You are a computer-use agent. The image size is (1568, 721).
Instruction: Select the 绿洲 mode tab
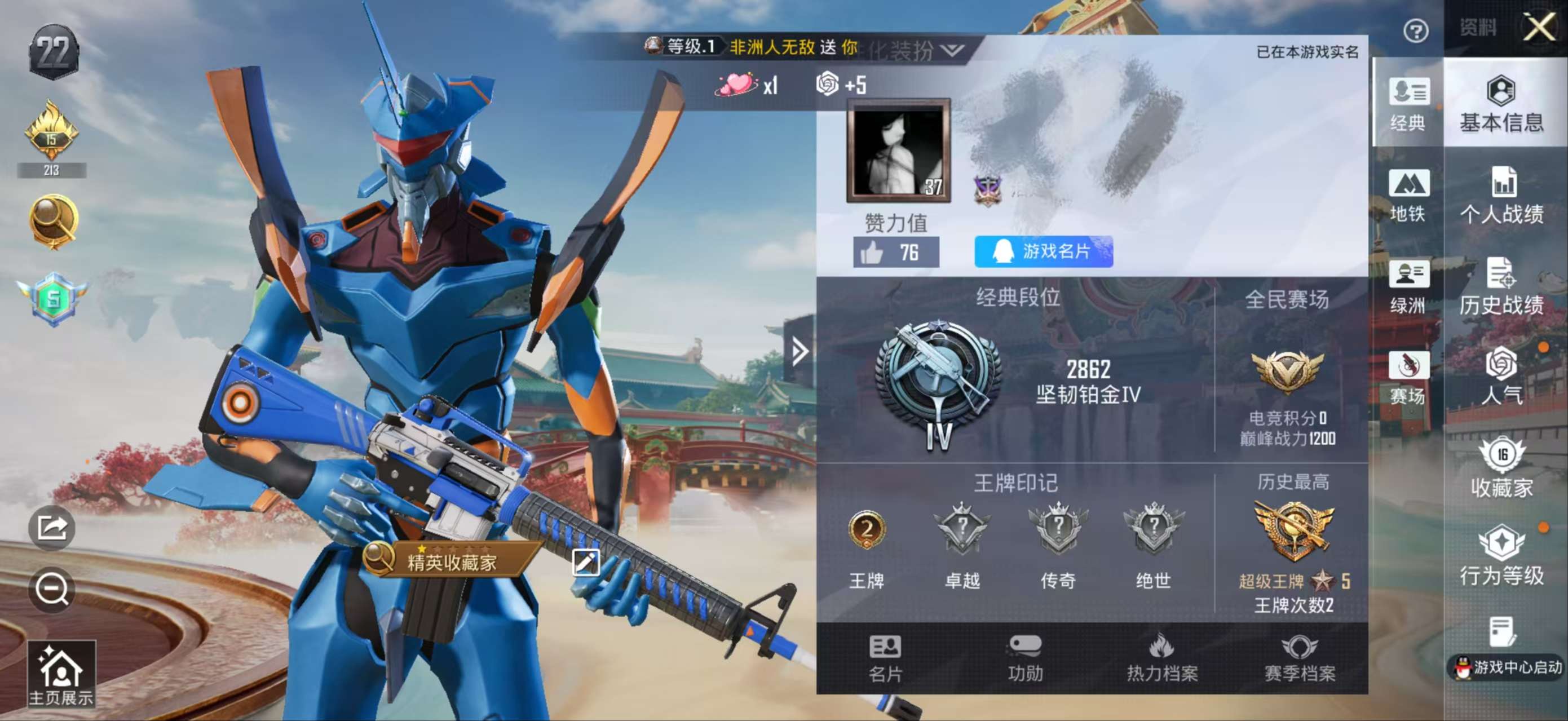(1408, 287)
